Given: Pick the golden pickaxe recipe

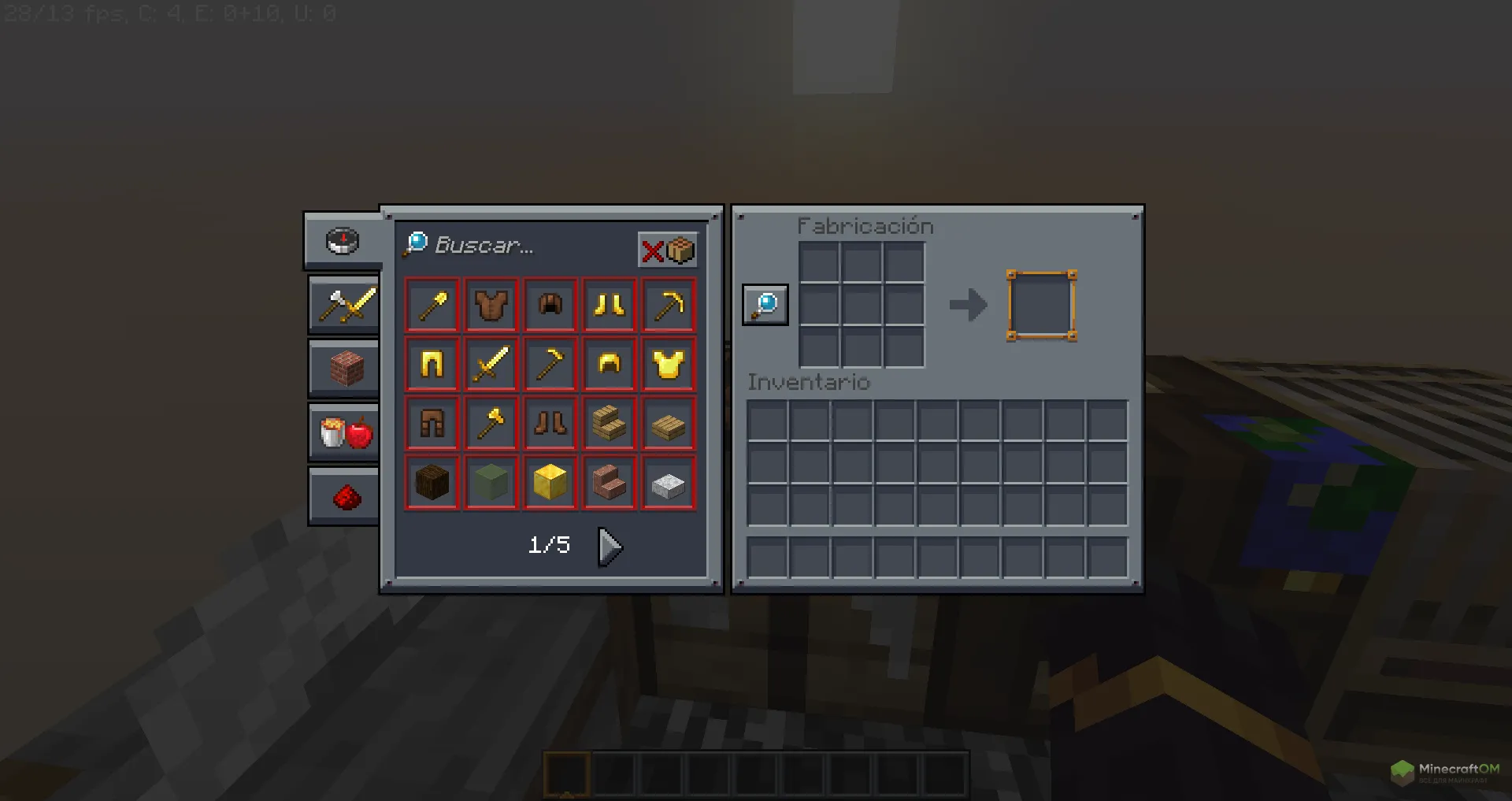Looking at the screenshot, I should pos(669,305).
